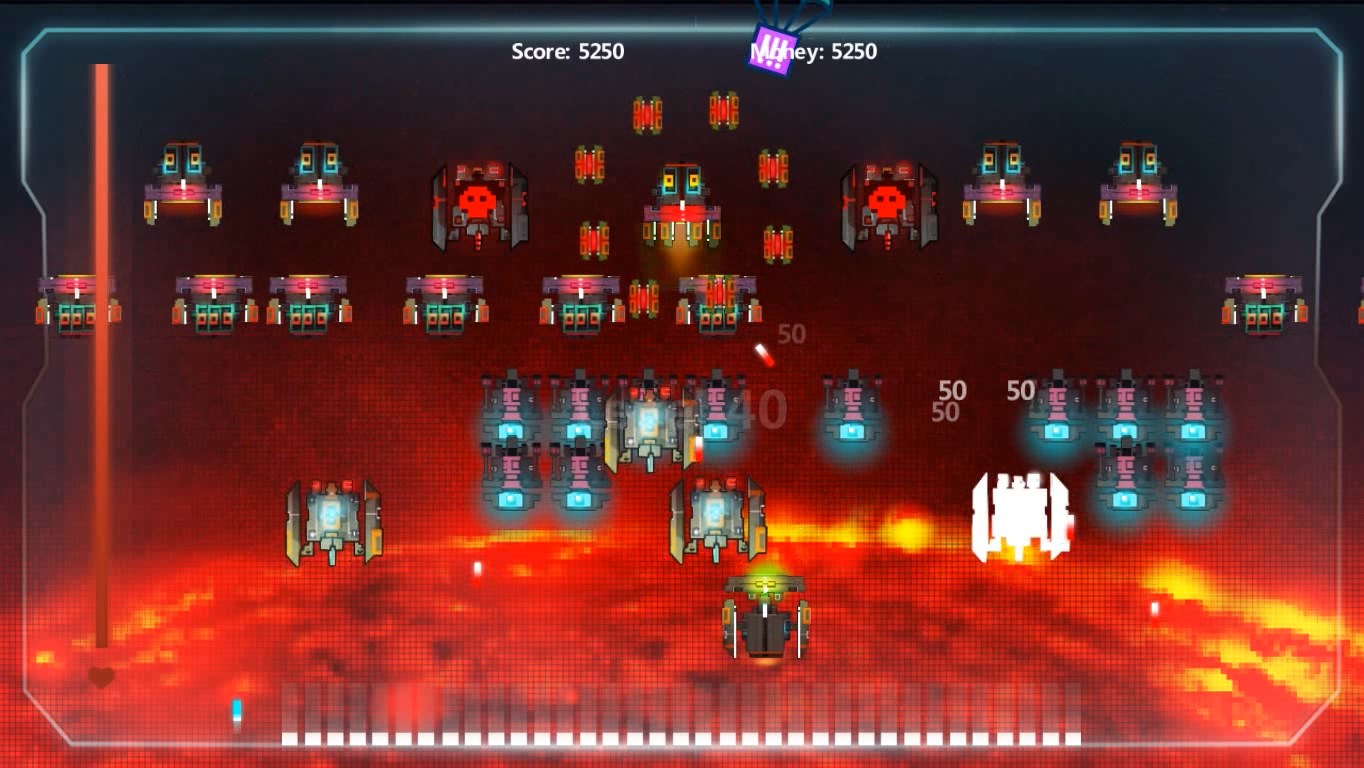Expand the faded heart symbol in the lower left

pos(101,677)
